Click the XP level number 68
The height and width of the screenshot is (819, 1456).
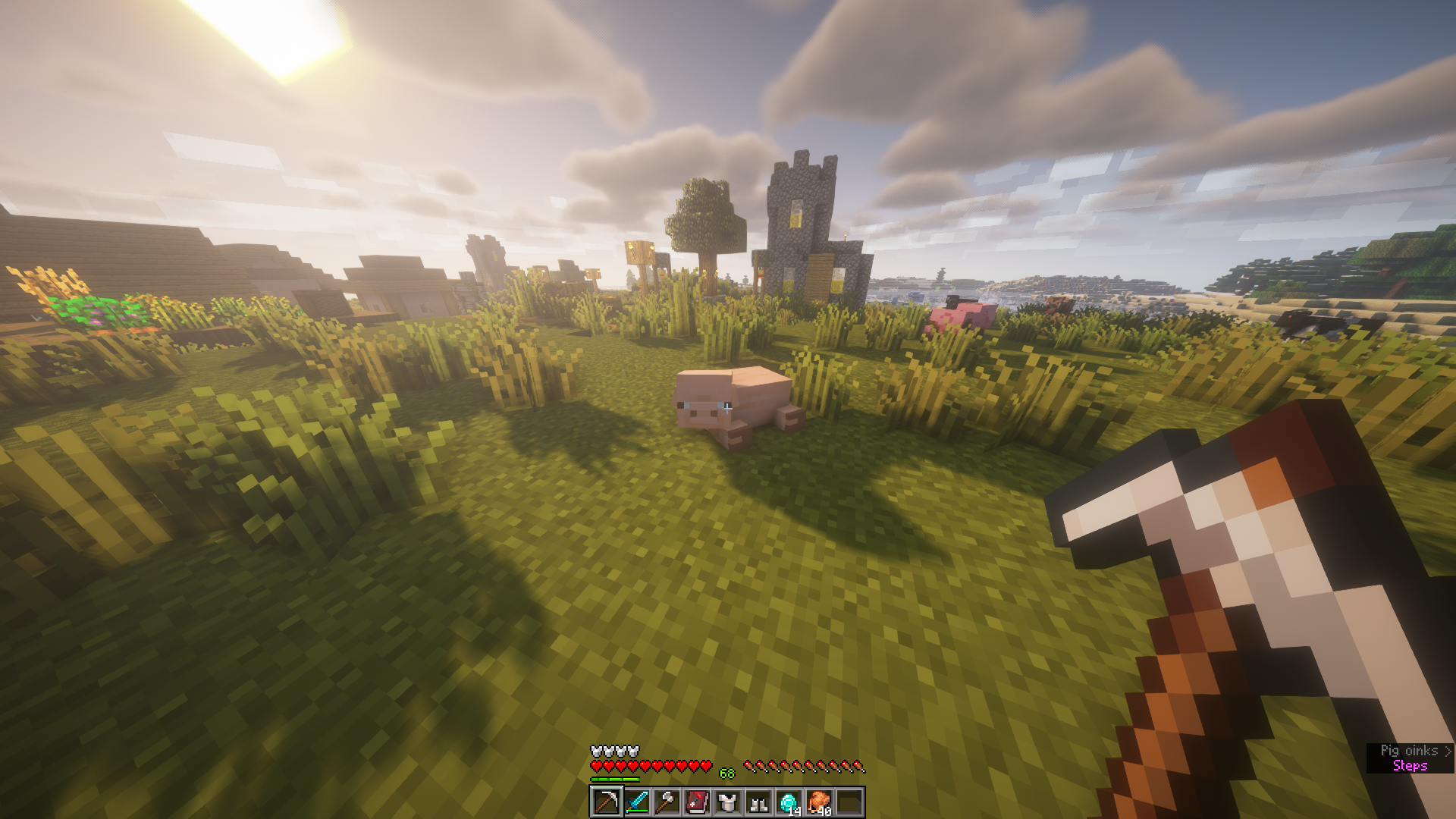coord(726,773)
